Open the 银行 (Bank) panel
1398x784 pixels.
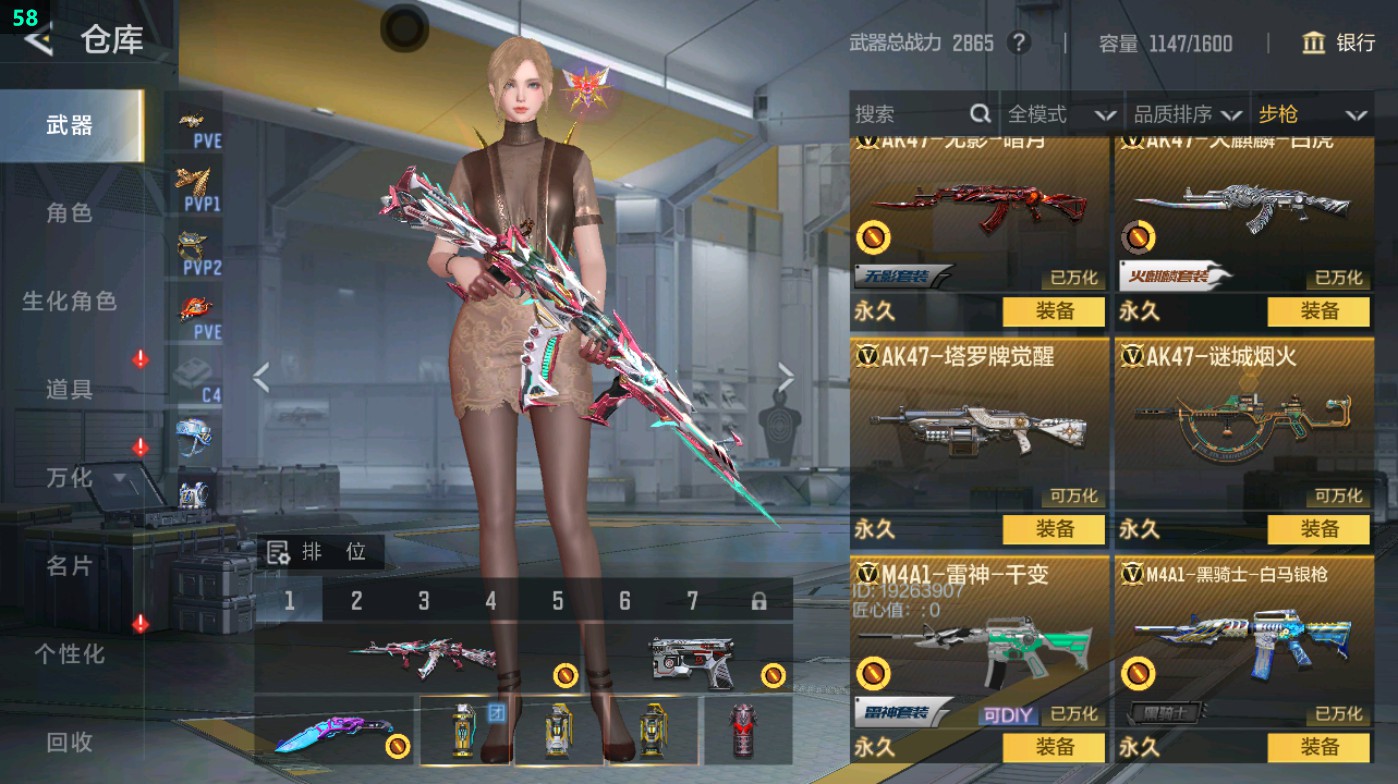[x=1340, y=44]
